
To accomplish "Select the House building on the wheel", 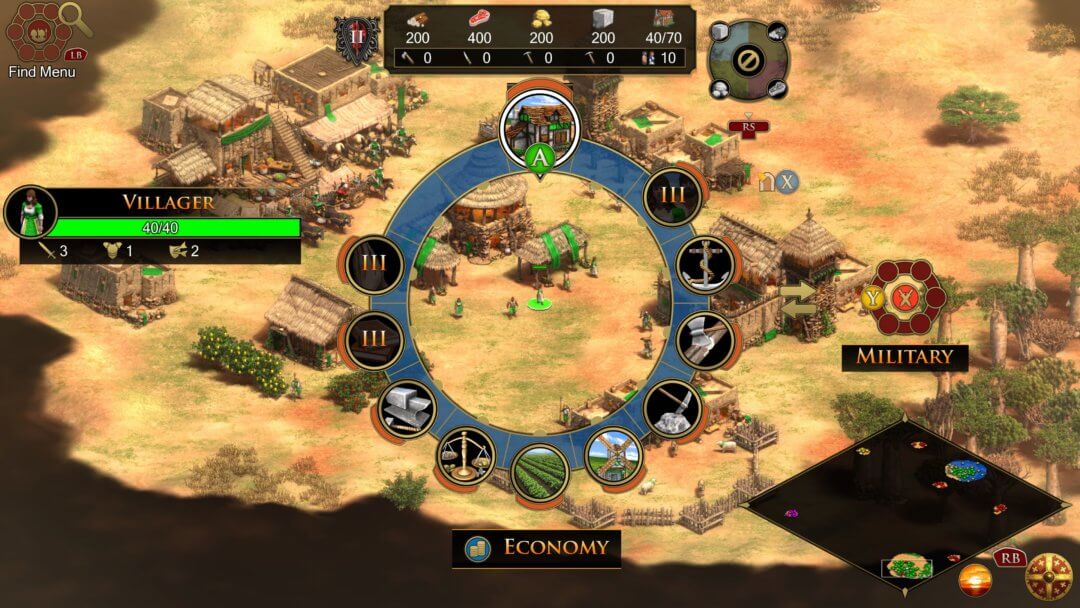I will (540, 124).
